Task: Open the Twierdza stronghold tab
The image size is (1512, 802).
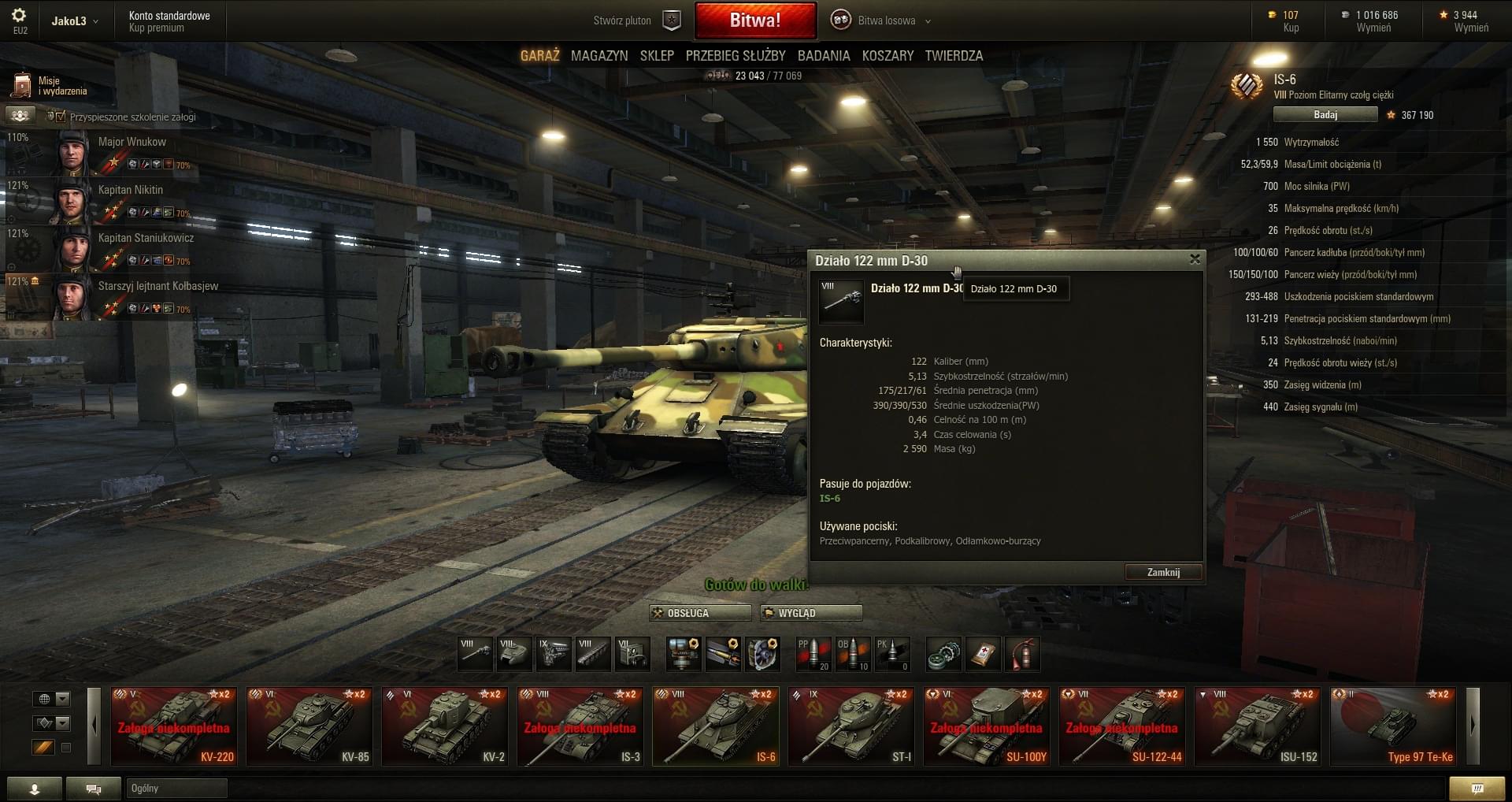Action: [x=954, y=56]
